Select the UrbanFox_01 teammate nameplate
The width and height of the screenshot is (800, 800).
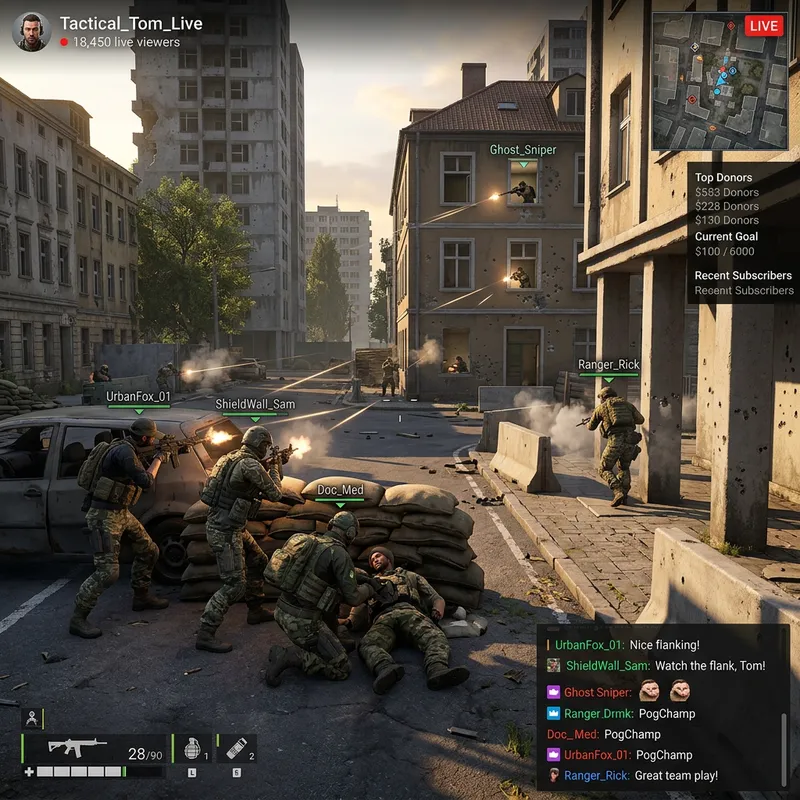pyautogui.click(x=139, y=397)
